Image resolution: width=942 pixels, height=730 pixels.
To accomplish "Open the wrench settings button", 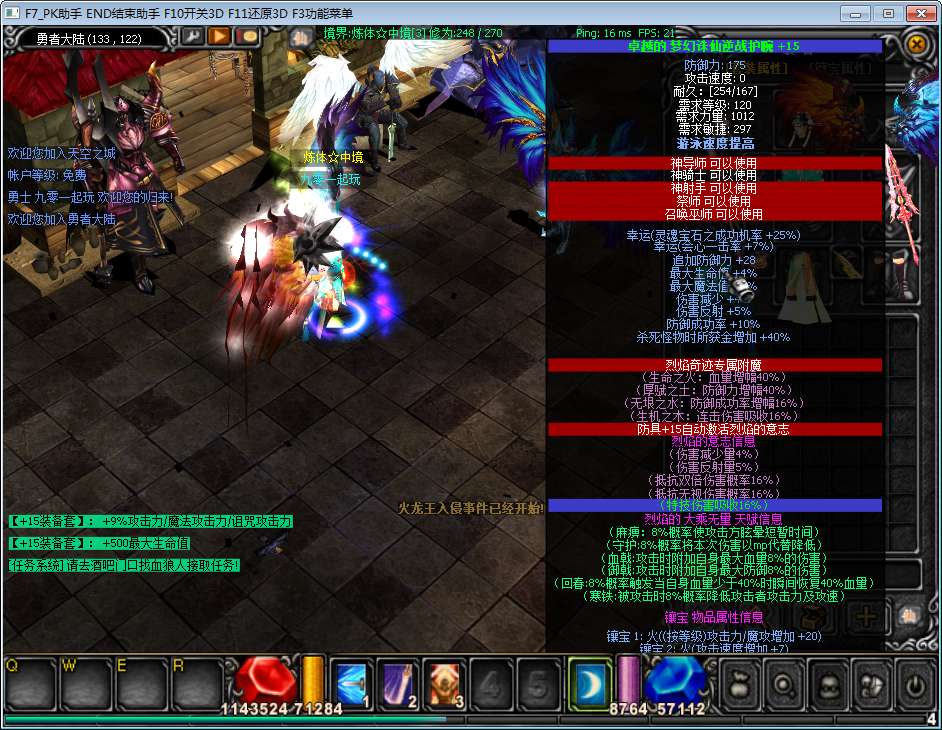I will click(192, 37).
